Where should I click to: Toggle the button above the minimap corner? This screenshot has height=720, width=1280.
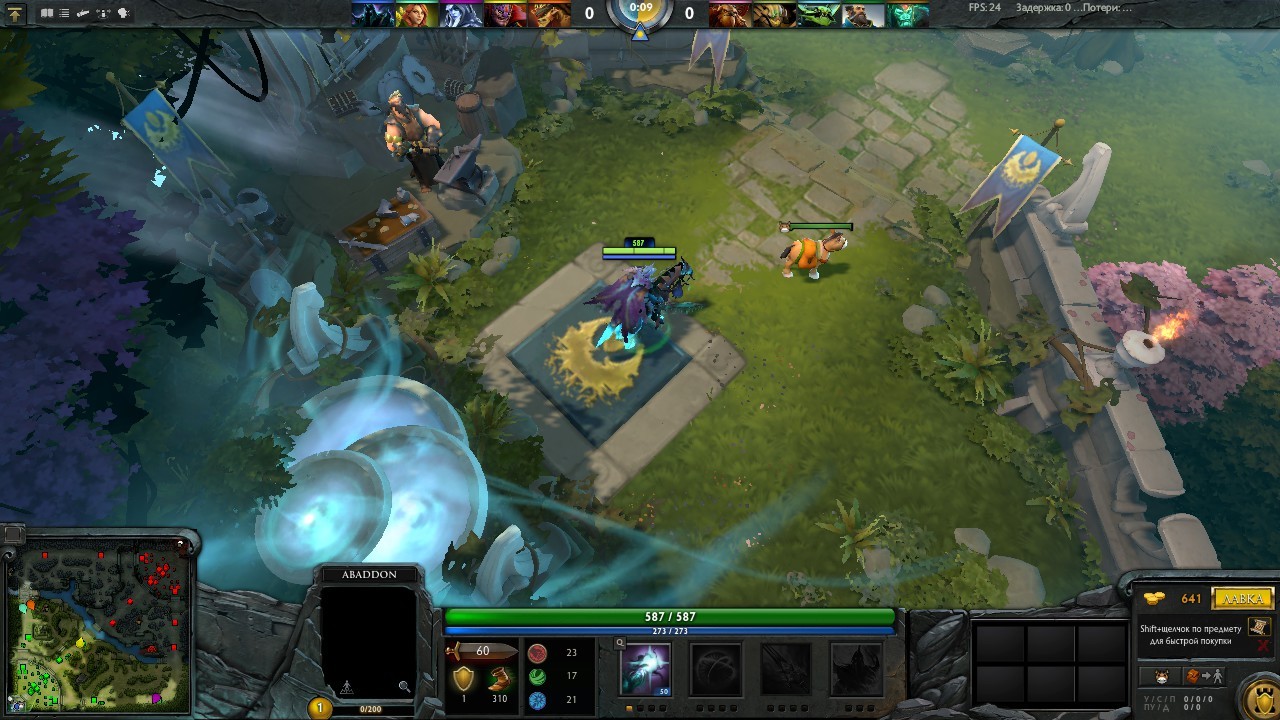point(12,533)
